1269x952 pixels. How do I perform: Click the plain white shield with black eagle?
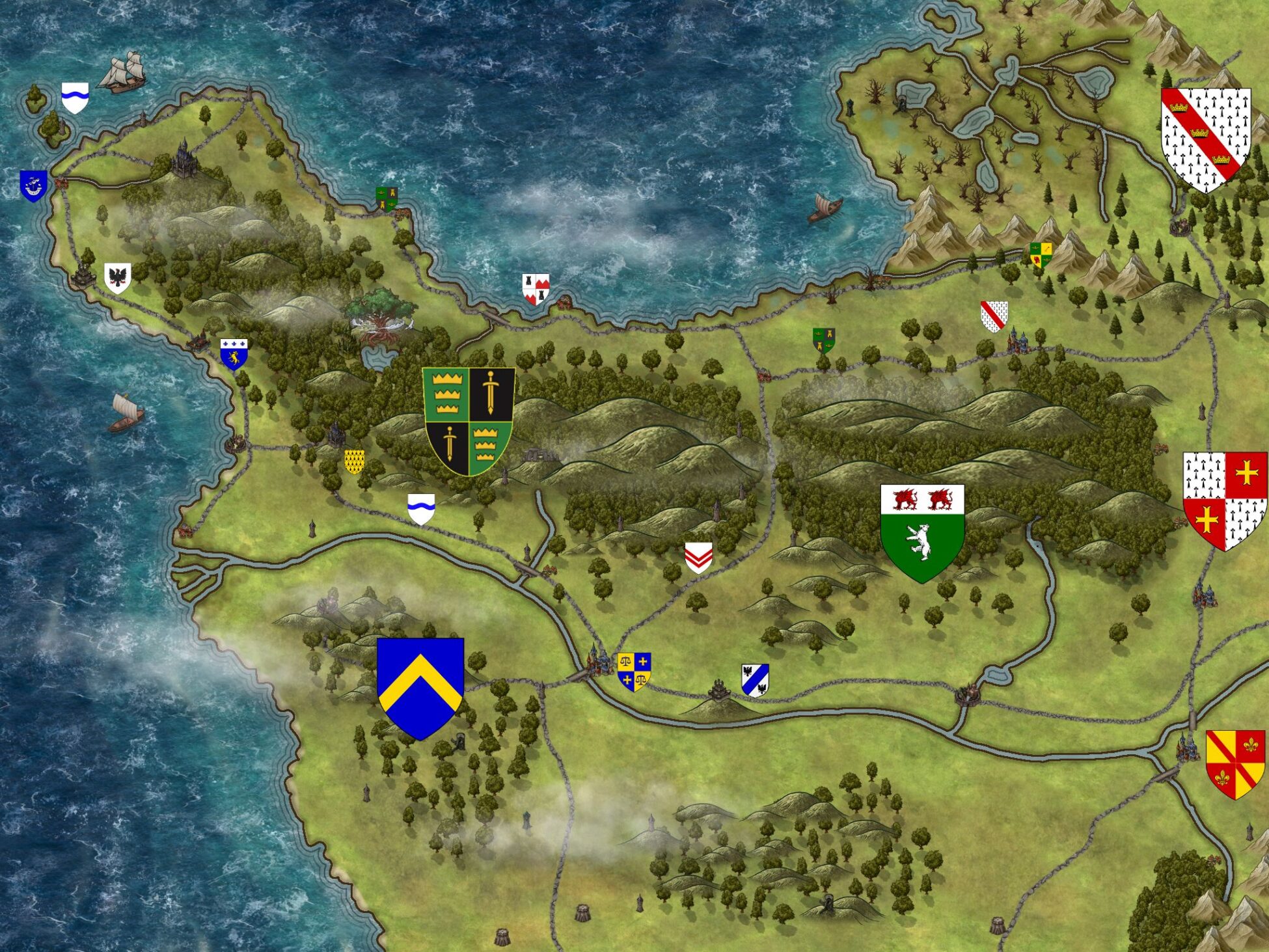[x=118, y=278]
